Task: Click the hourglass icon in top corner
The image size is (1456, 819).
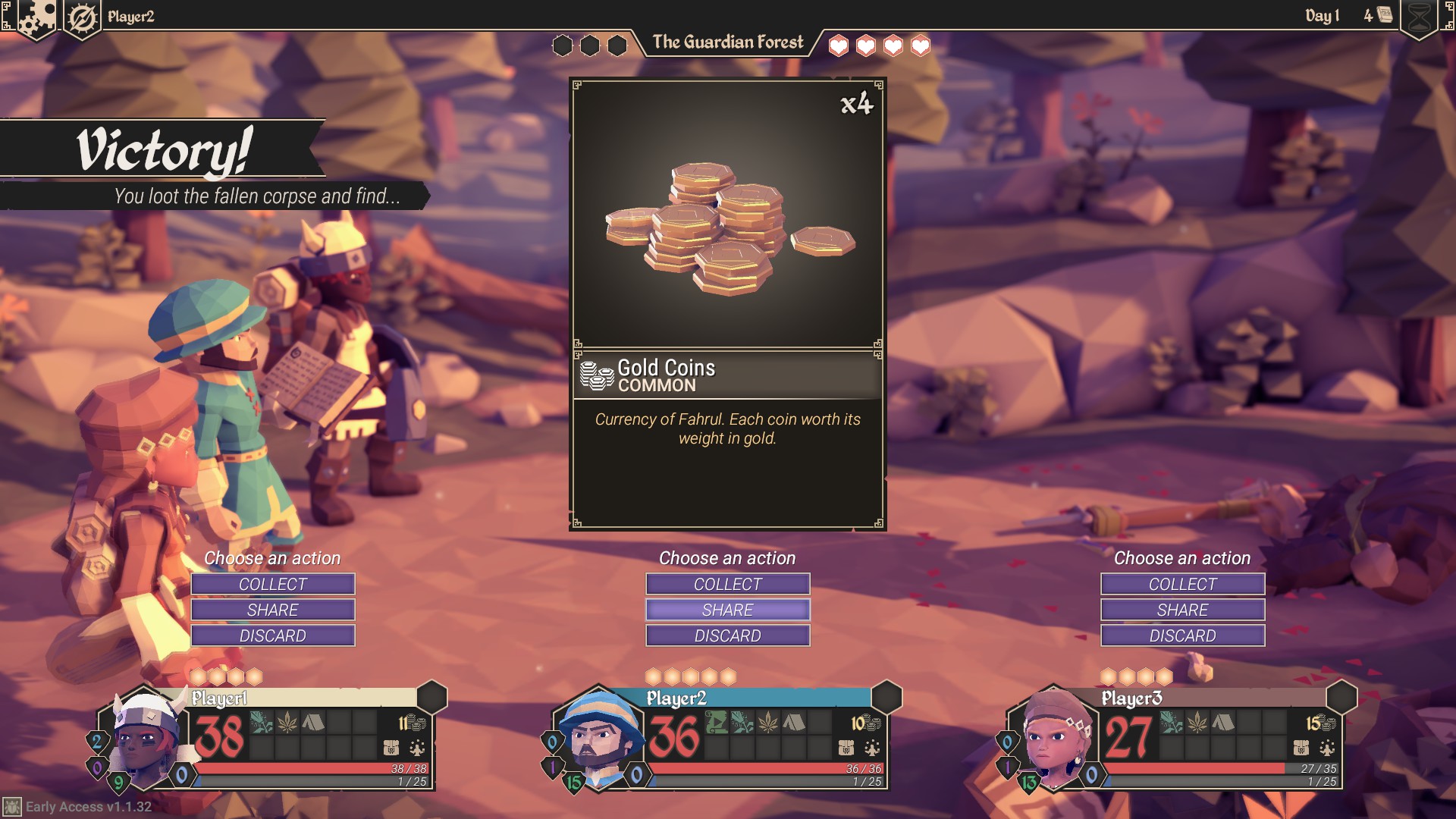Action: coord(1420,18)
